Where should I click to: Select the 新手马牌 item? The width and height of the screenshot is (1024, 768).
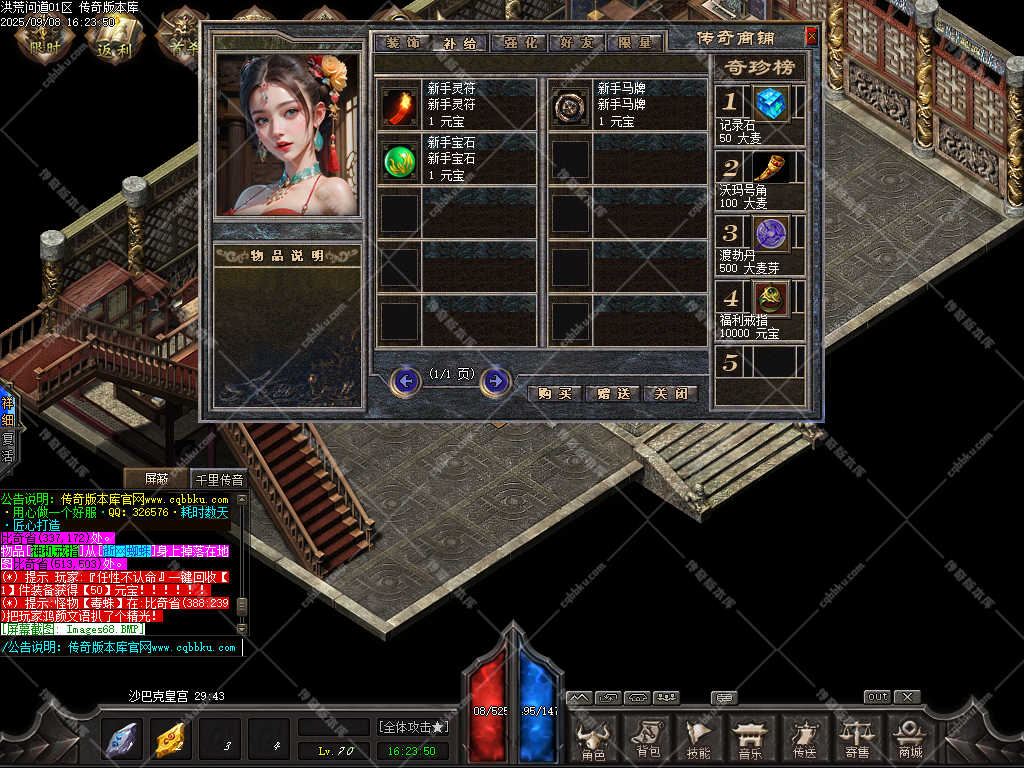pos(571,105)
